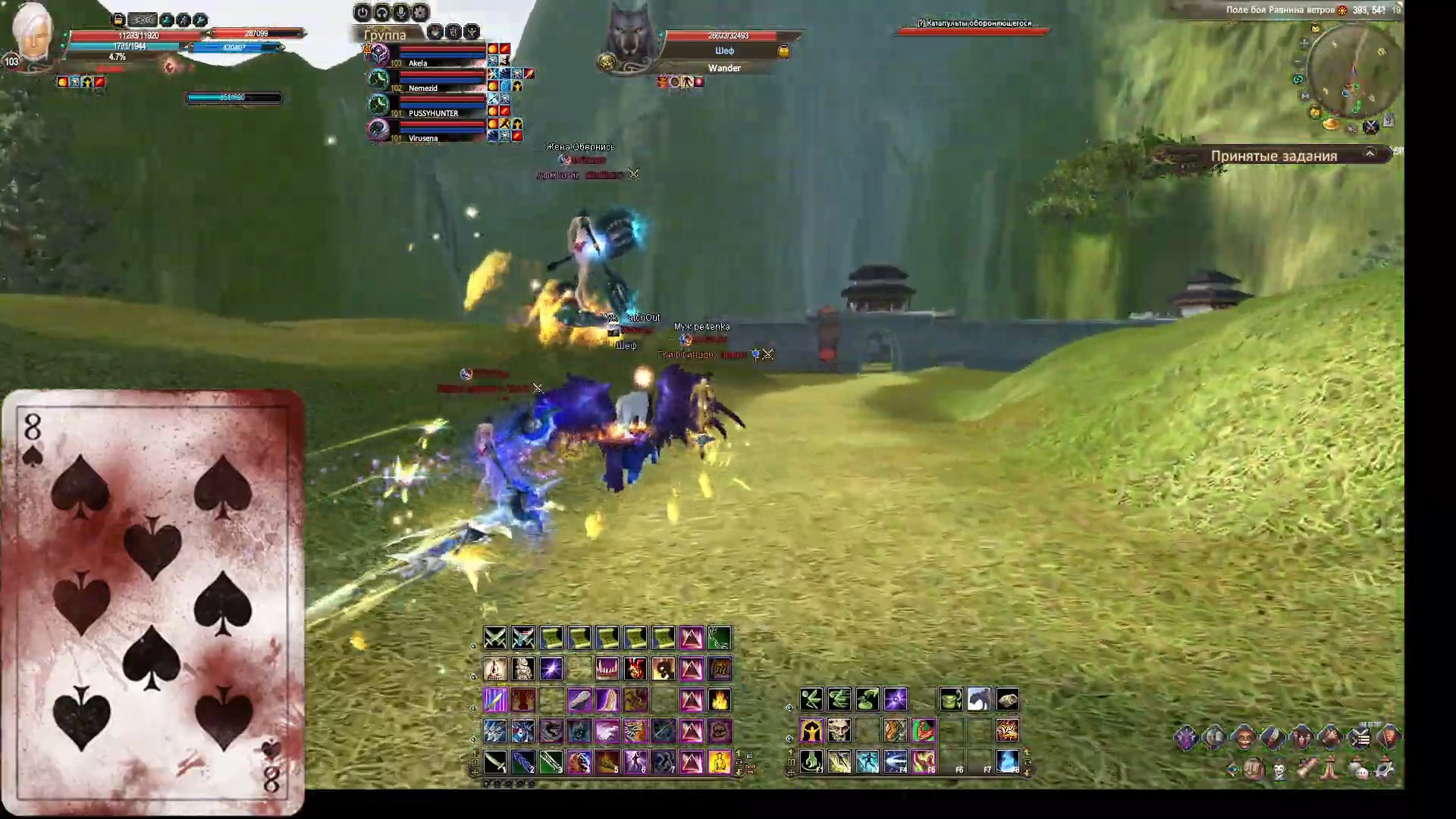Viewport: 1456px width, 819px height.
Task: Collapse the Принятые задания panel with its chevron
Action: tap(1370, 154)
